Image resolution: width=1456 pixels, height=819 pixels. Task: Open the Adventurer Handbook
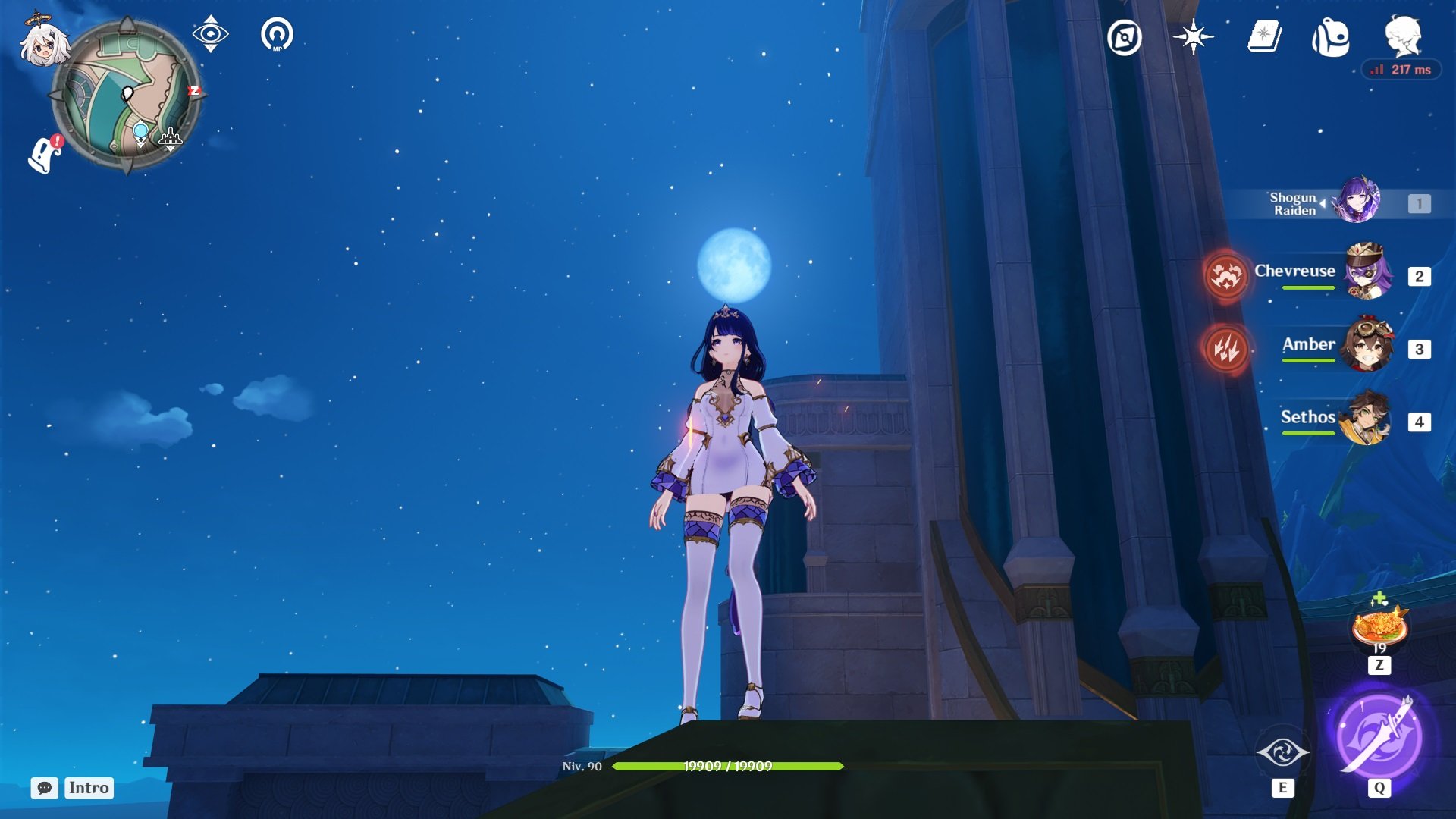click(x=1264, y=36)
